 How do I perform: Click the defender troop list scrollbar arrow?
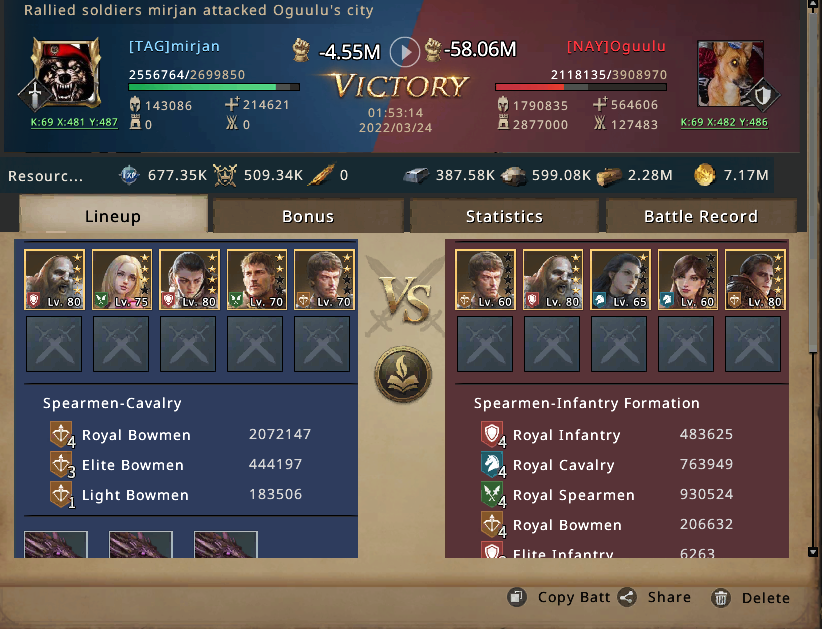tap(813, 550)
